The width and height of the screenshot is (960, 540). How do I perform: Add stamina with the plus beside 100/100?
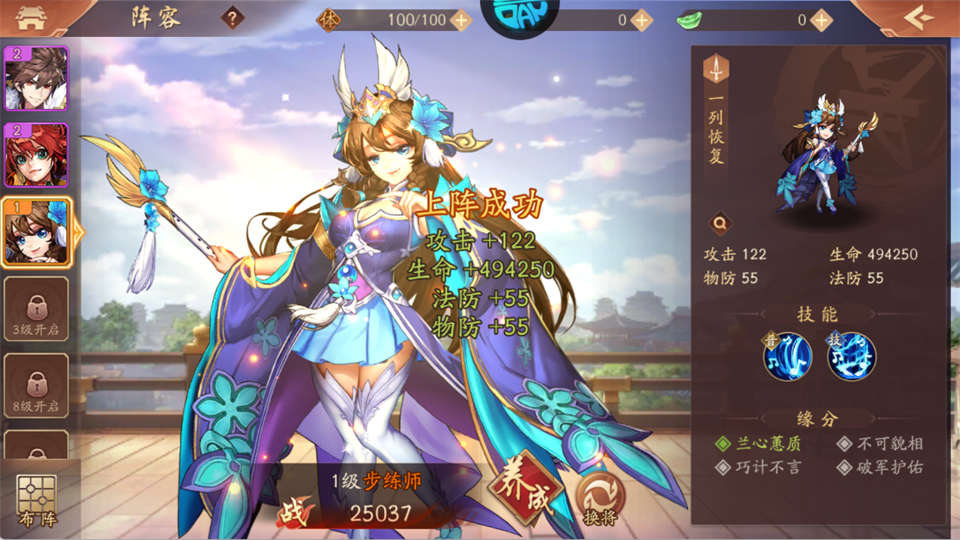click(x=461, y=19)
